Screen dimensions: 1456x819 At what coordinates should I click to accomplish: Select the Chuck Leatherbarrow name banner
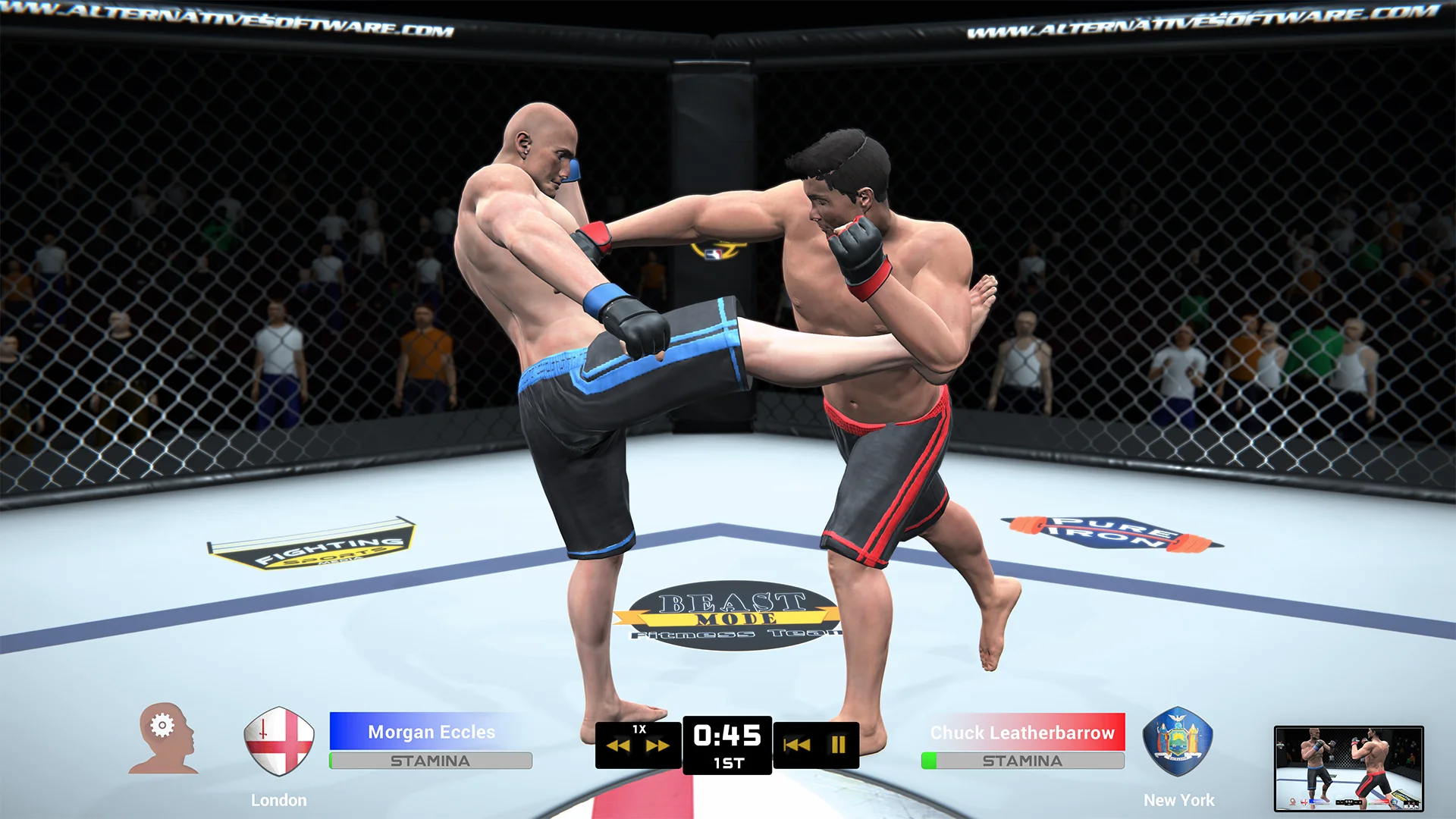(1023, 733)
